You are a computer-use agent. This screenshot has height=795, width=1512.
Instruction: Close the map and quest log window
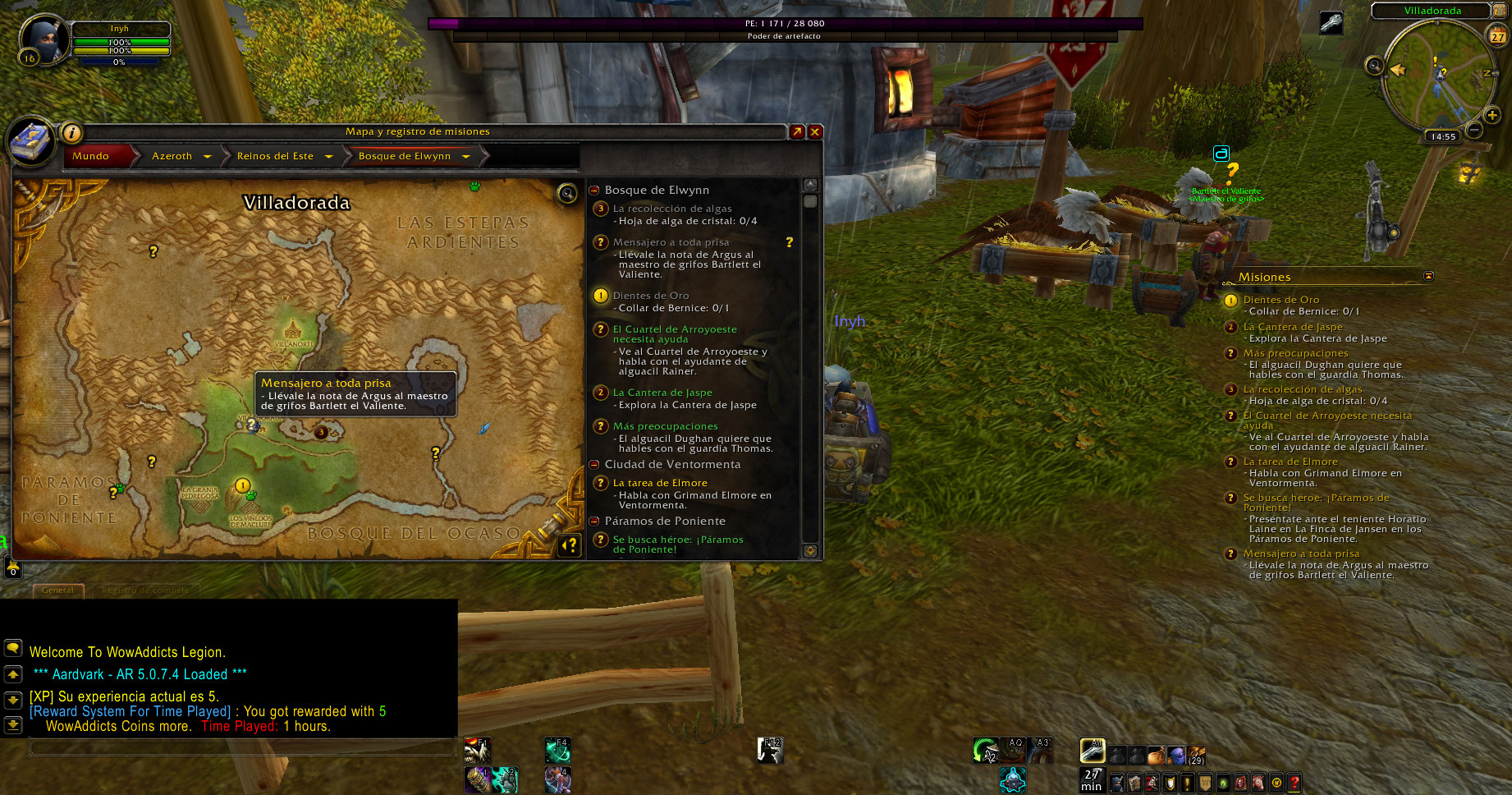[x=815, y=131]
